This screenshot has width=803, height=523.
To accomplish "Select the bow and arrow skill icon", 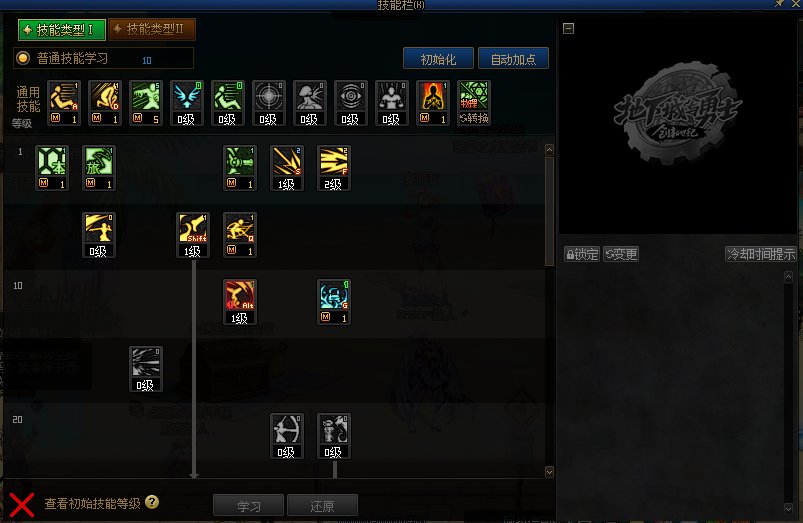I will pyautogui.click(x=286, y=432).
